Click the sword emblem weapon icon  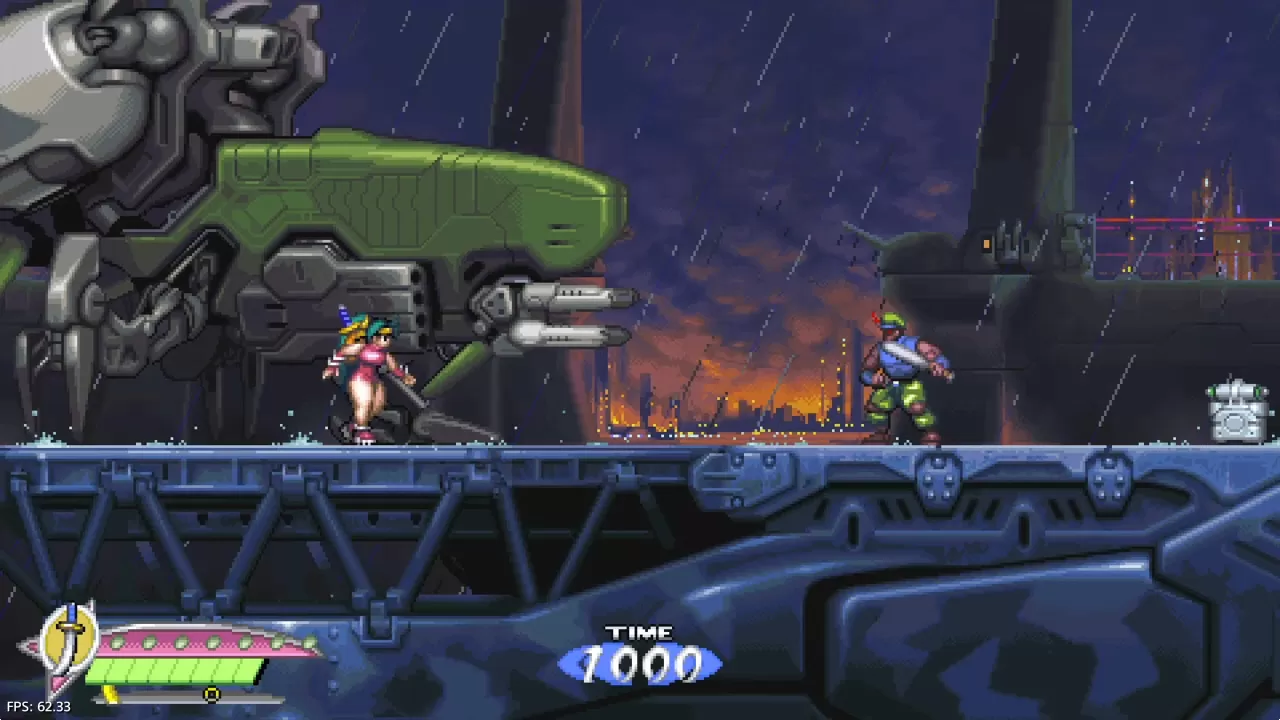[x=69, y=638]
